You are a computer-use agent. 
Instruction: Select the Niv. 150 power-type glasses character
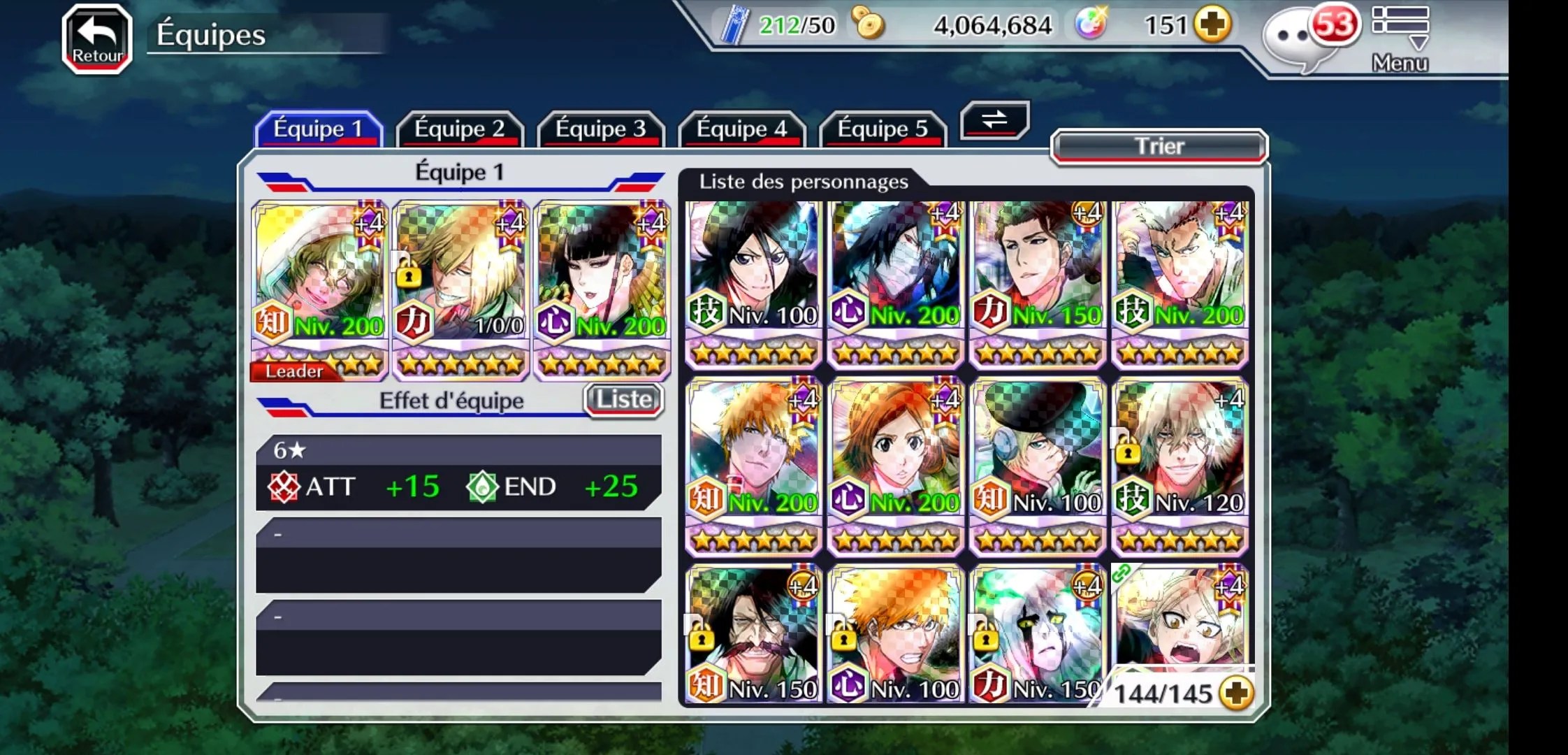(x=1038, y=280)
